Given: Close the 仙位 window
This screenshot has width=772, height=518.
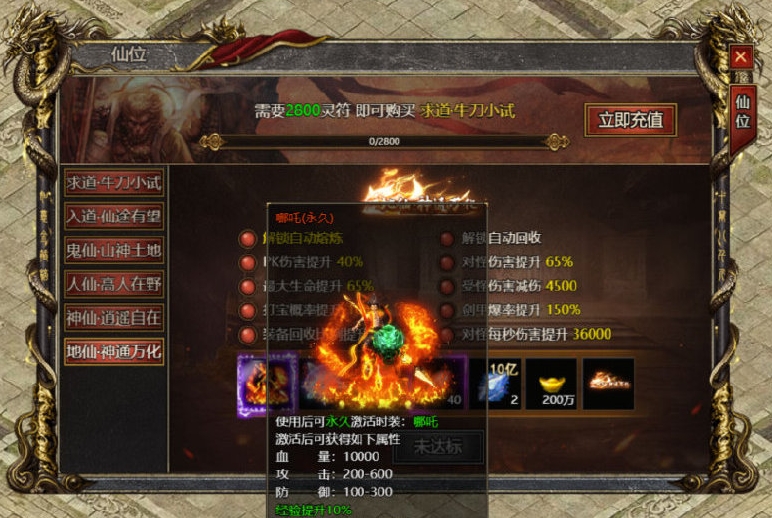Looking at the screenshot, I should pos(740,58).
